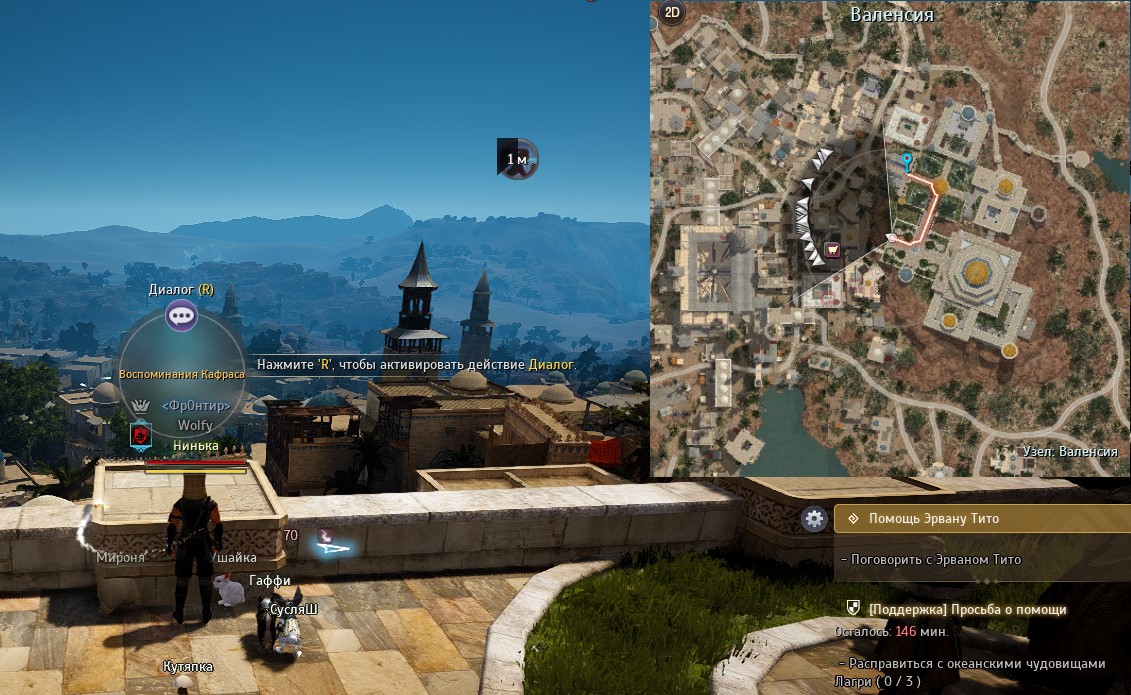Click the blue location pin on the minimap
The height and width of the screenshot is (695, 1131).
point(907,162)
